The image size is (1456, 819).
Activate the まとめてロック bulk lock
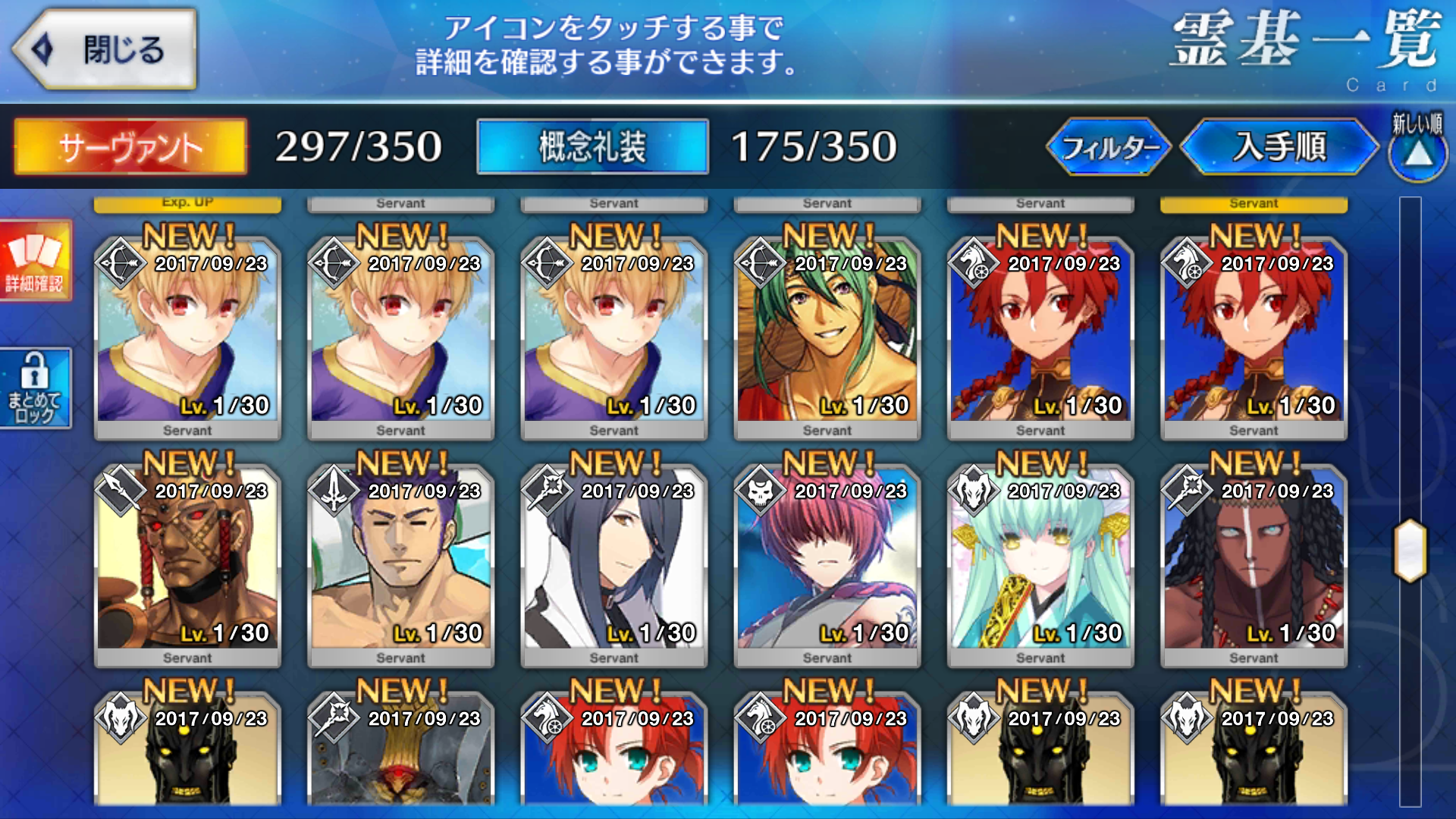[35, 388]
